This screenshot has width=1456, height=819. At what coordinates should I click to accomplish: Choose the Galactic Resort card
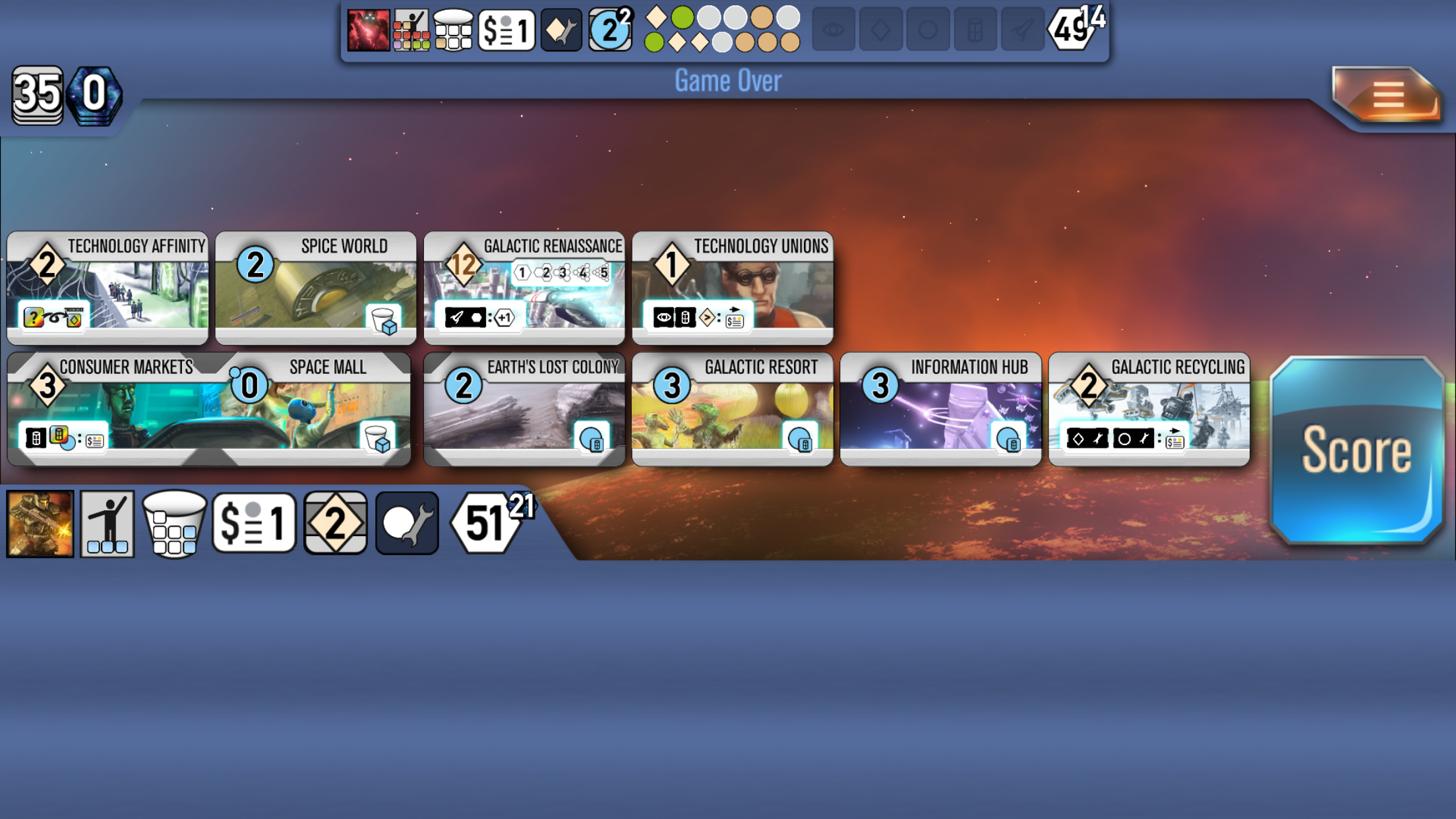733,409
